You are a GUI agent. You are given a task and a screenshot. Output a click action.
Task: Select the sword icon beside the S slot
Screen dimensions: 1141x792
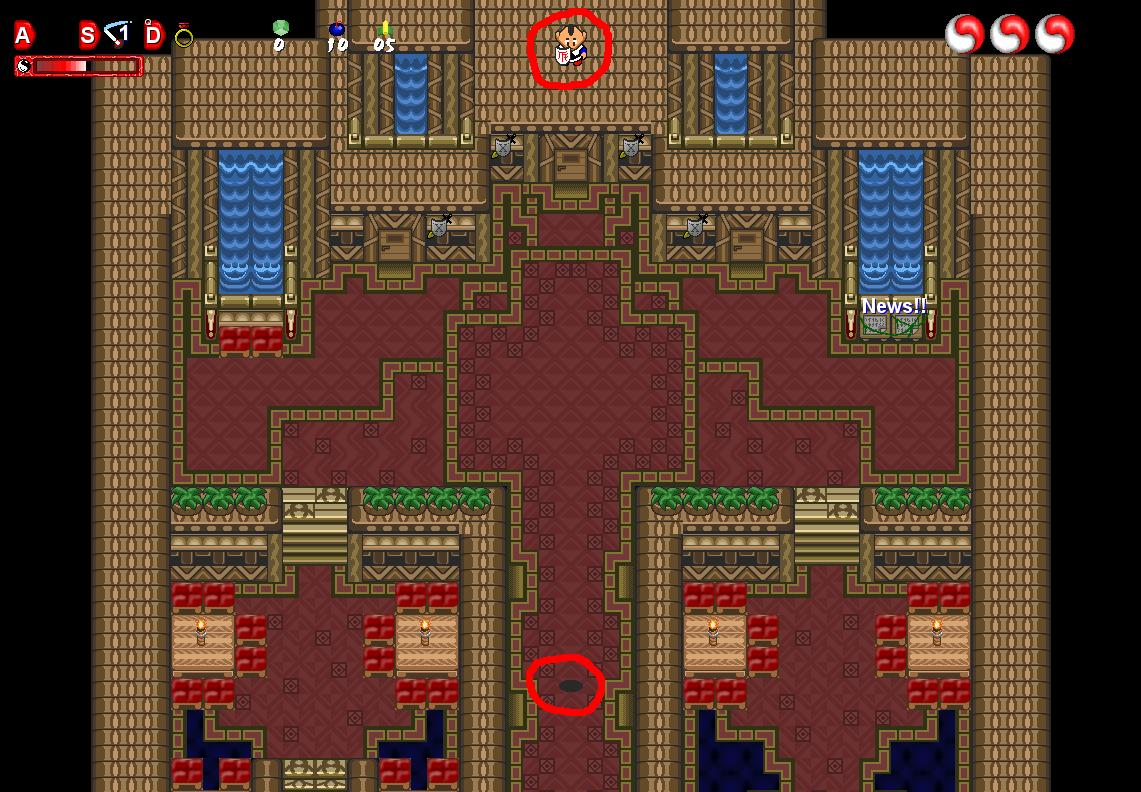119,34
